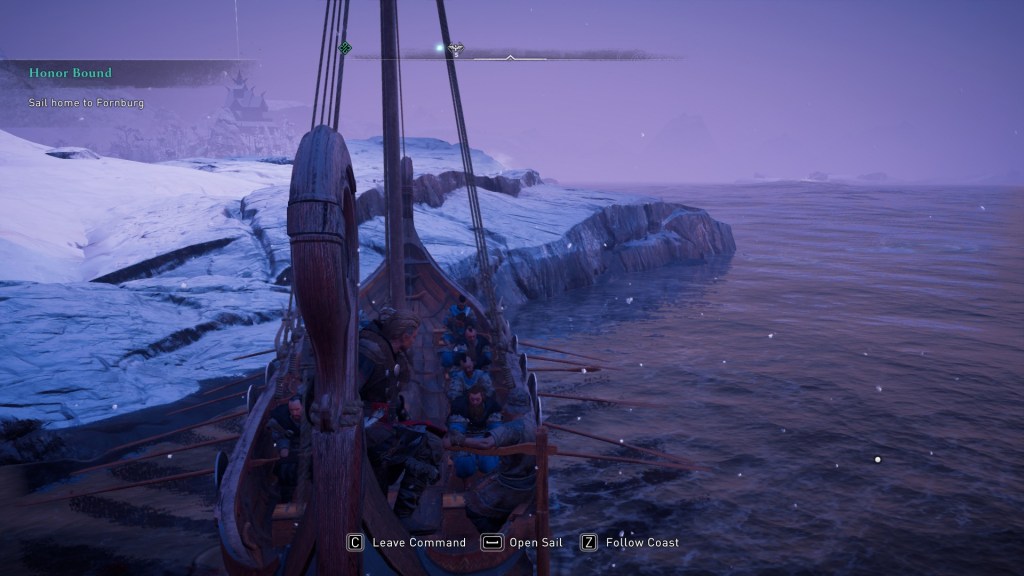The width and height of the screenshot is (1024, 576).
Task: Activate the Open Sail action
Action: pyautogui.click(x=522, y=542)
